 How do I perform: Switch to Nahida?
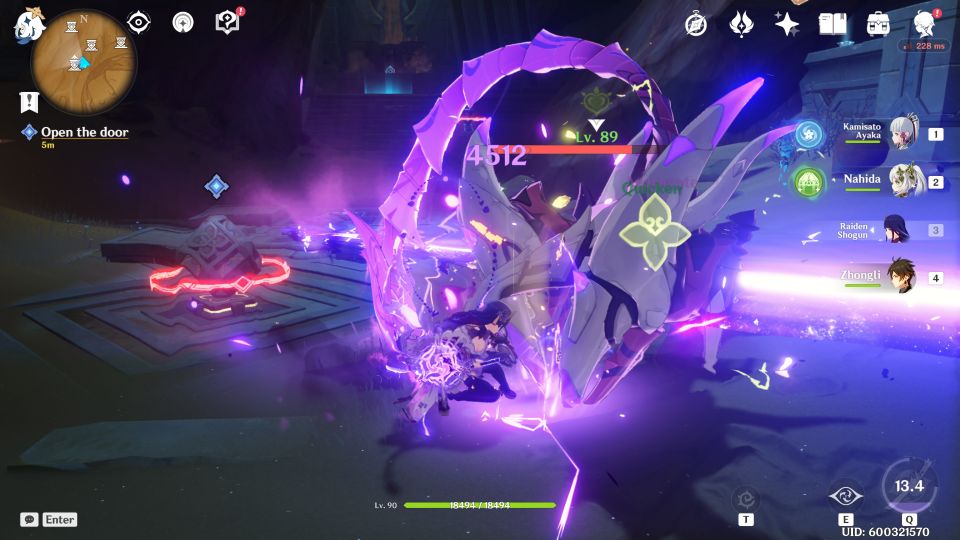904,182
